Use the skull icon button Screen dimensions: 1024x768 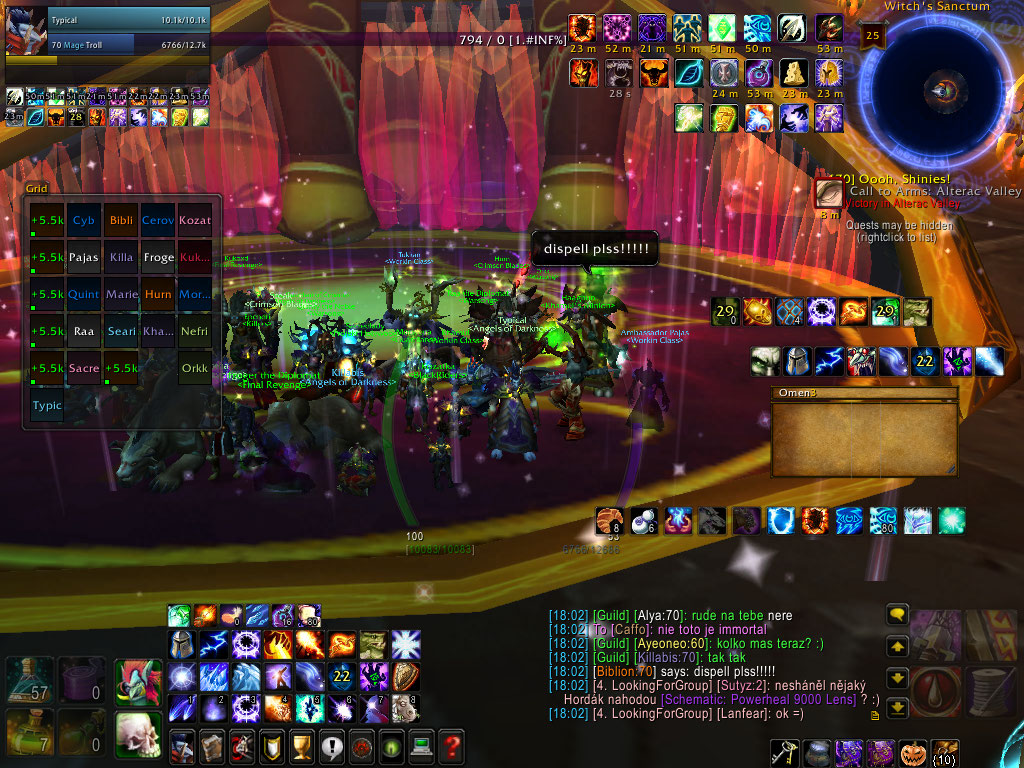point(138,733)
